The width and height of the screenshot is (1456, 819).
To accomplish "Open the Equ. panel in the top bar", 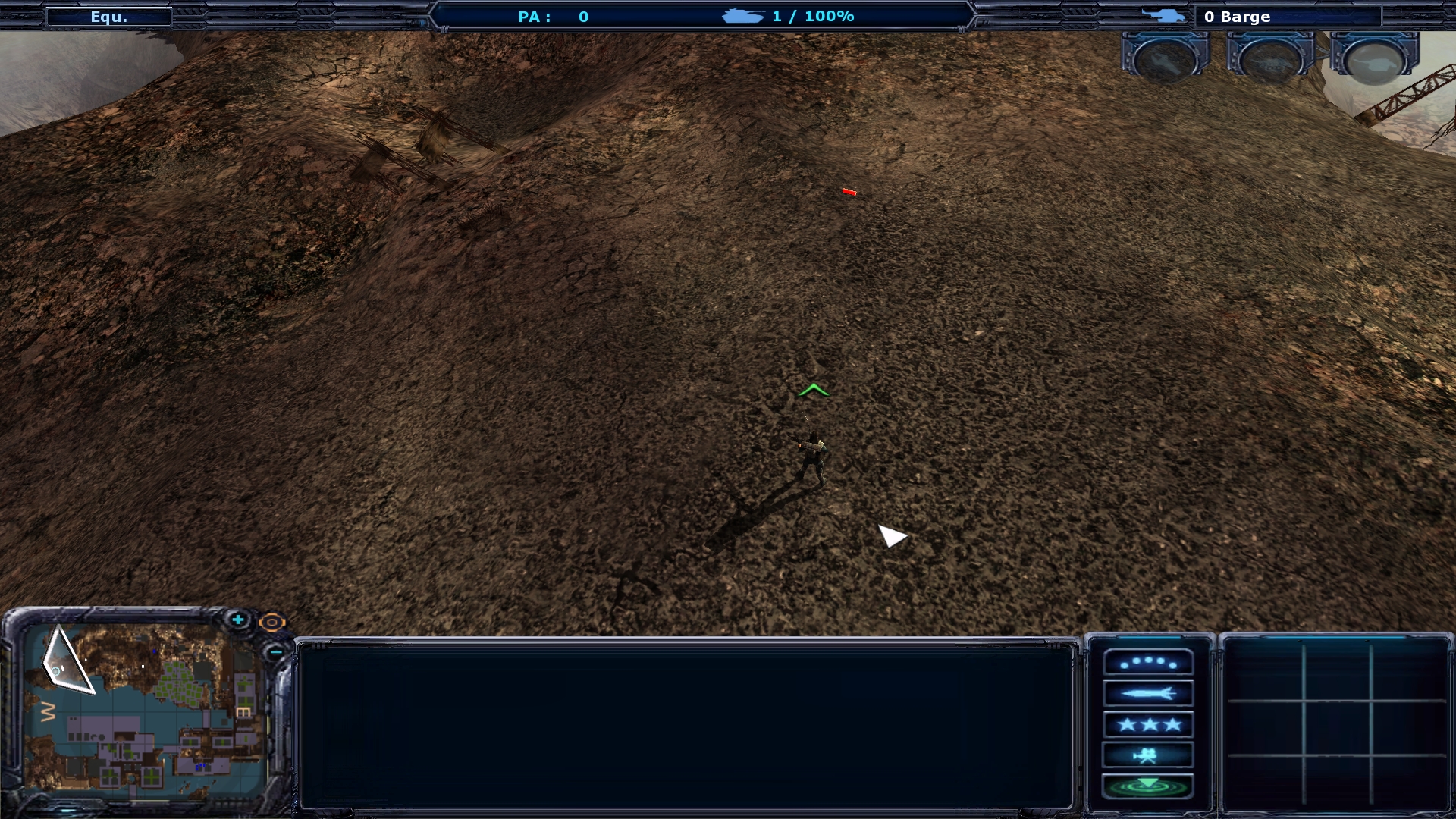I will point(109,17).
